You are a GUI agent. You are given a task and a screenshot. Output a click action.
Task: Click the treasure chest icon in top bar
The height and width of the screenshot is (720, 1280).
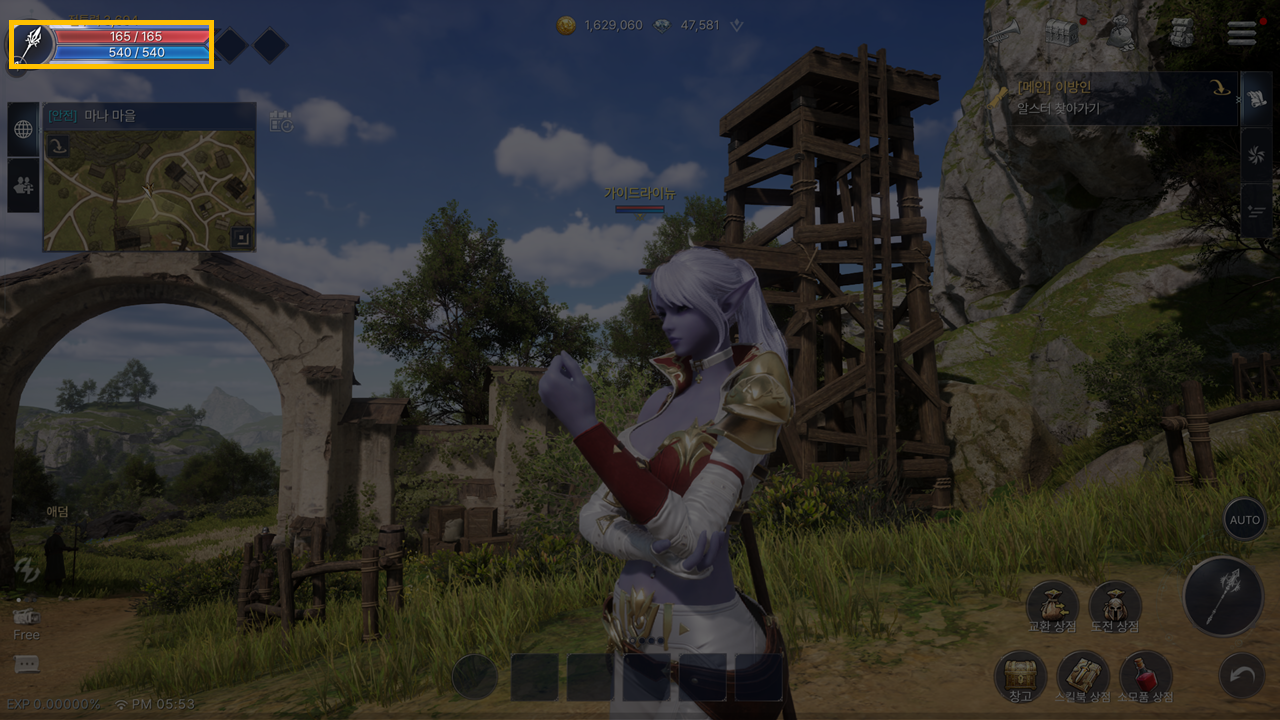[x=1062, y=33]
